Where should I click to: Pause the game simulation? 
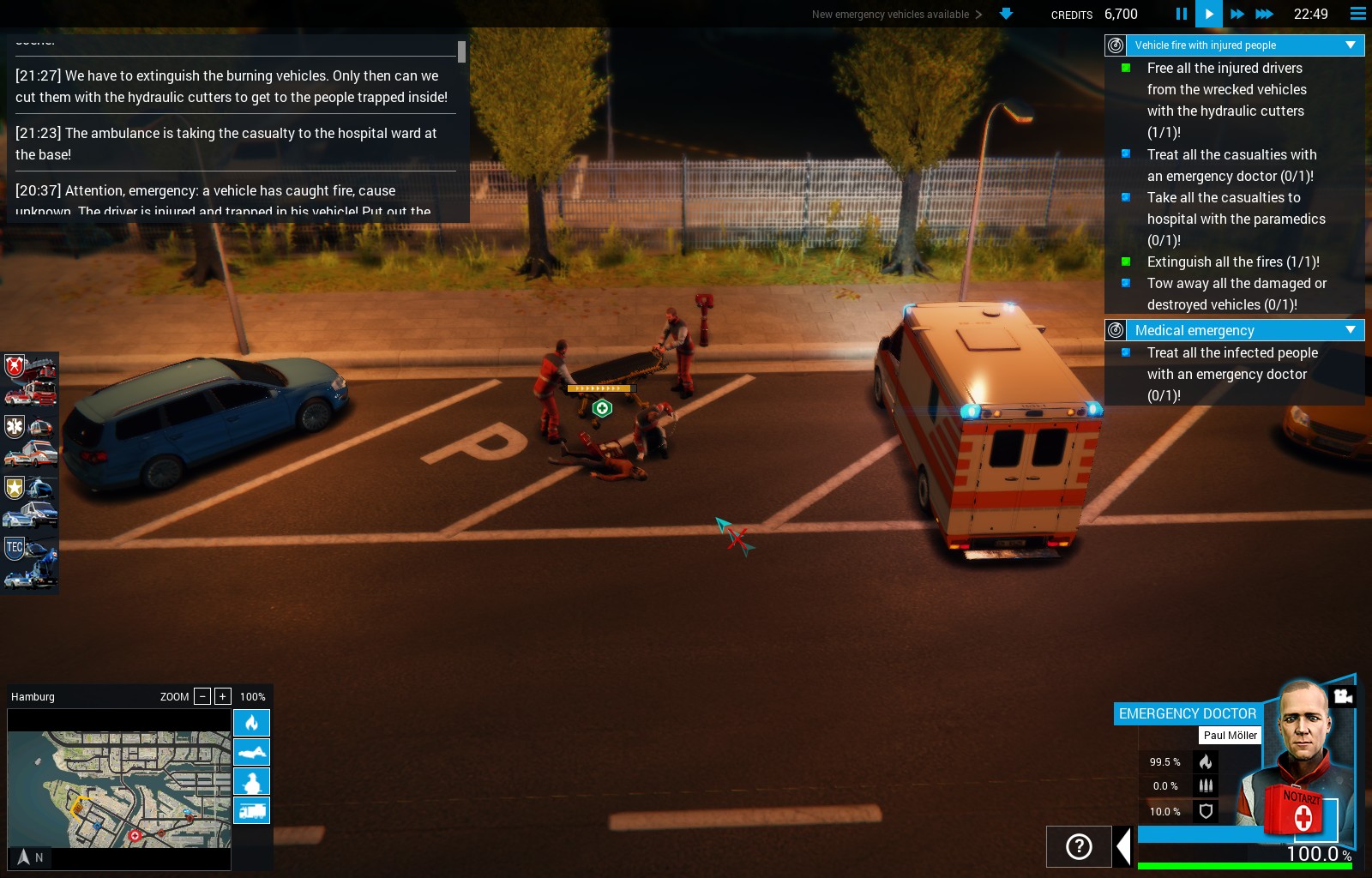tap(1181, 14)
